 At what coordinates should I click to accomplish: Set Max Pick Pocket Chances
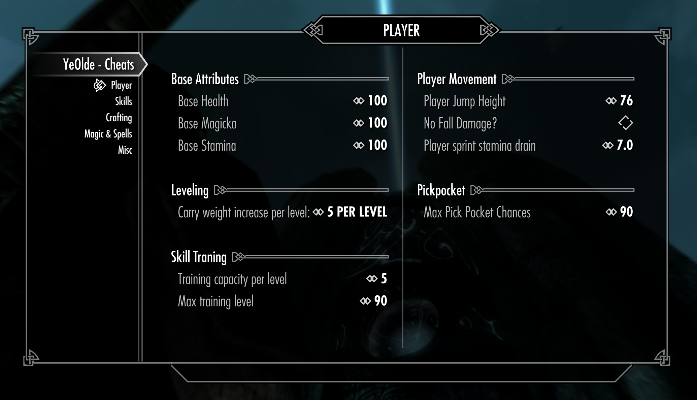[x=524, y=212]
